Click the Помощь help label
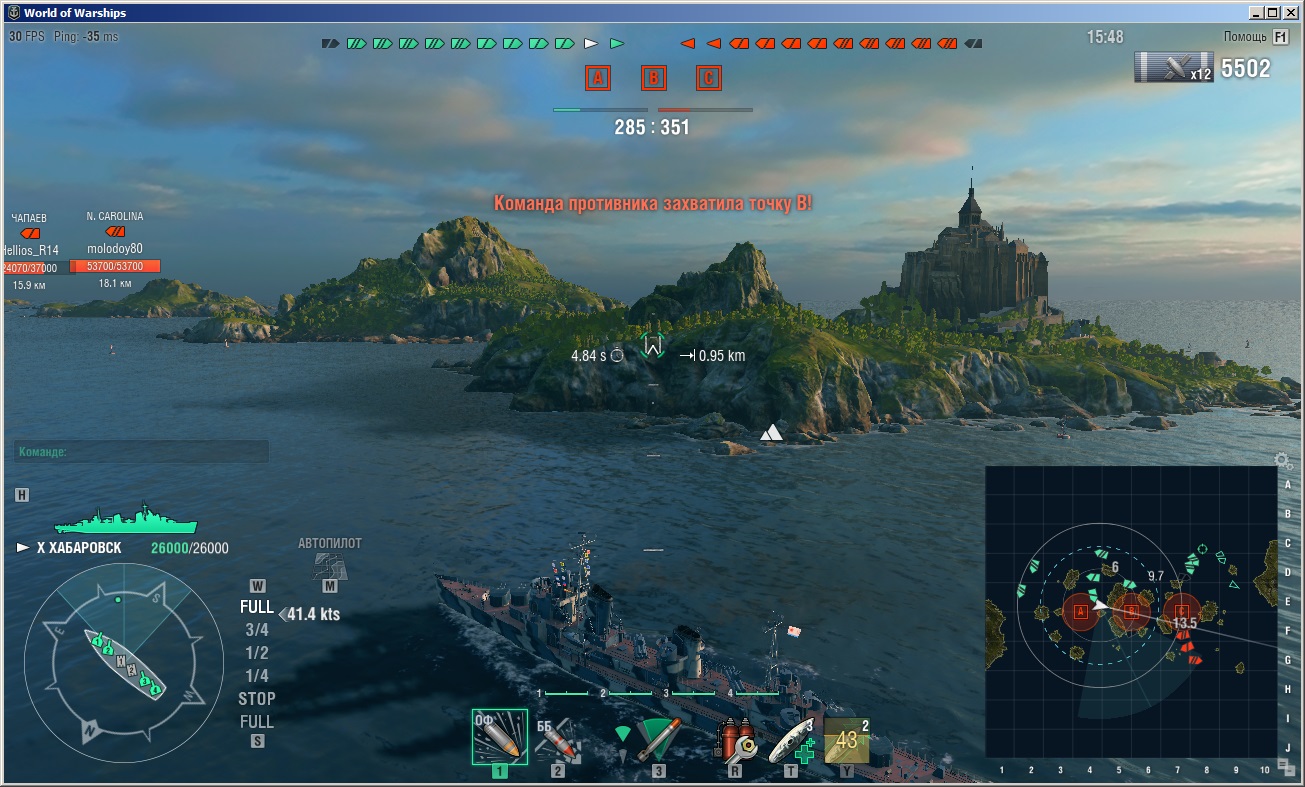1305x787 pixels. tap(1245, 37)
